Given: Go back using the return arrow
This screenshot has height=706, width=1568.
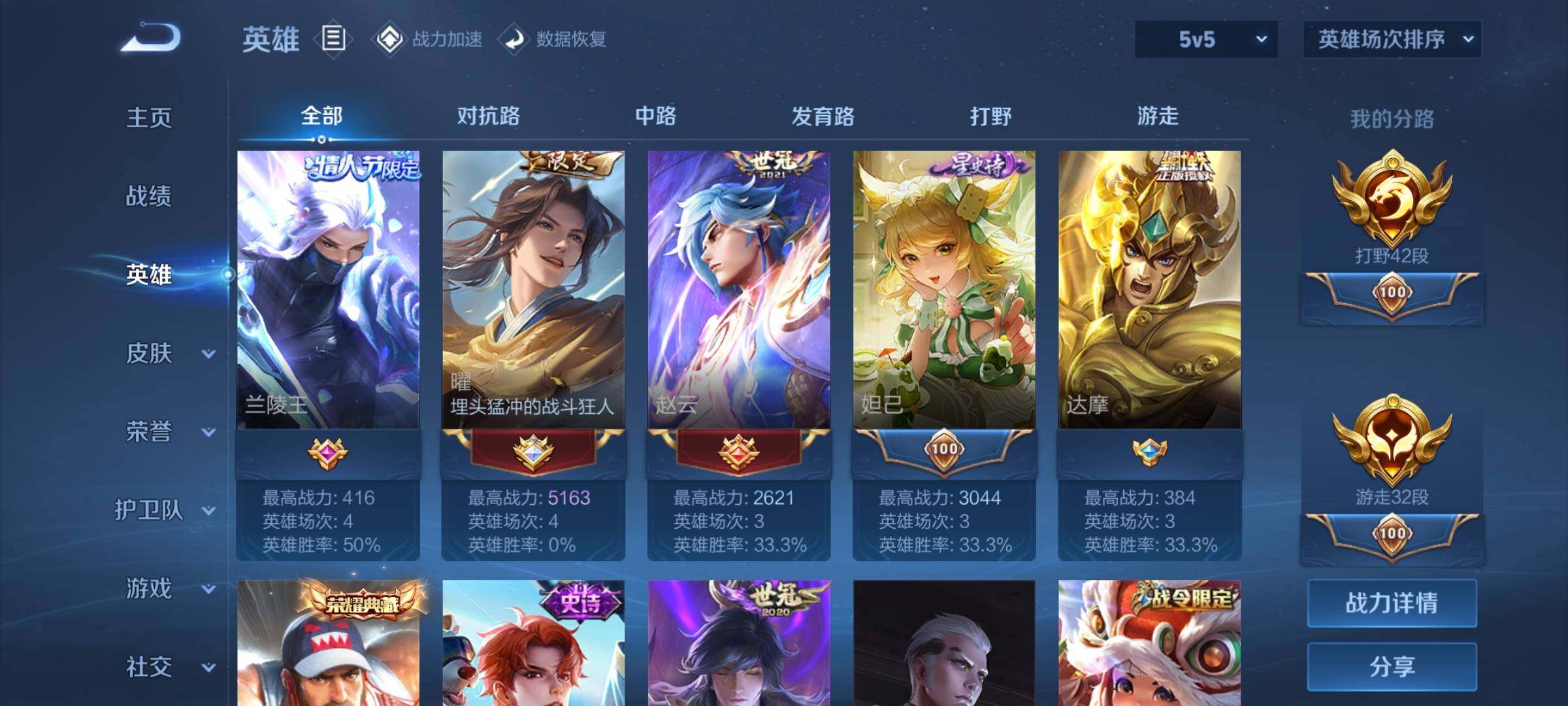Looking at the screenshot, I should (151, 38).
